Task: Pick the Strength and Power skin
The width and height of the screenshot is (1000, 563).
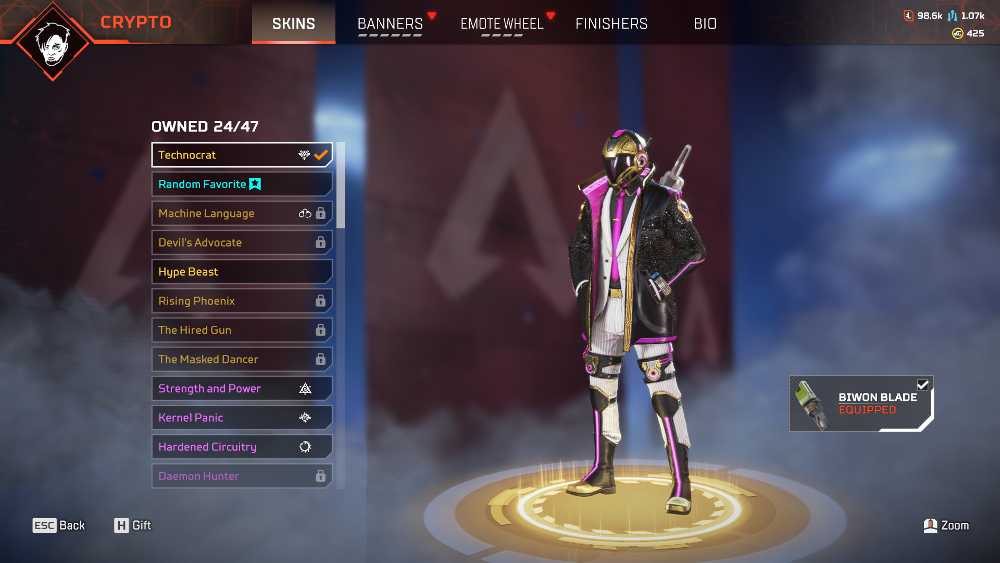Action: (242, 388)
